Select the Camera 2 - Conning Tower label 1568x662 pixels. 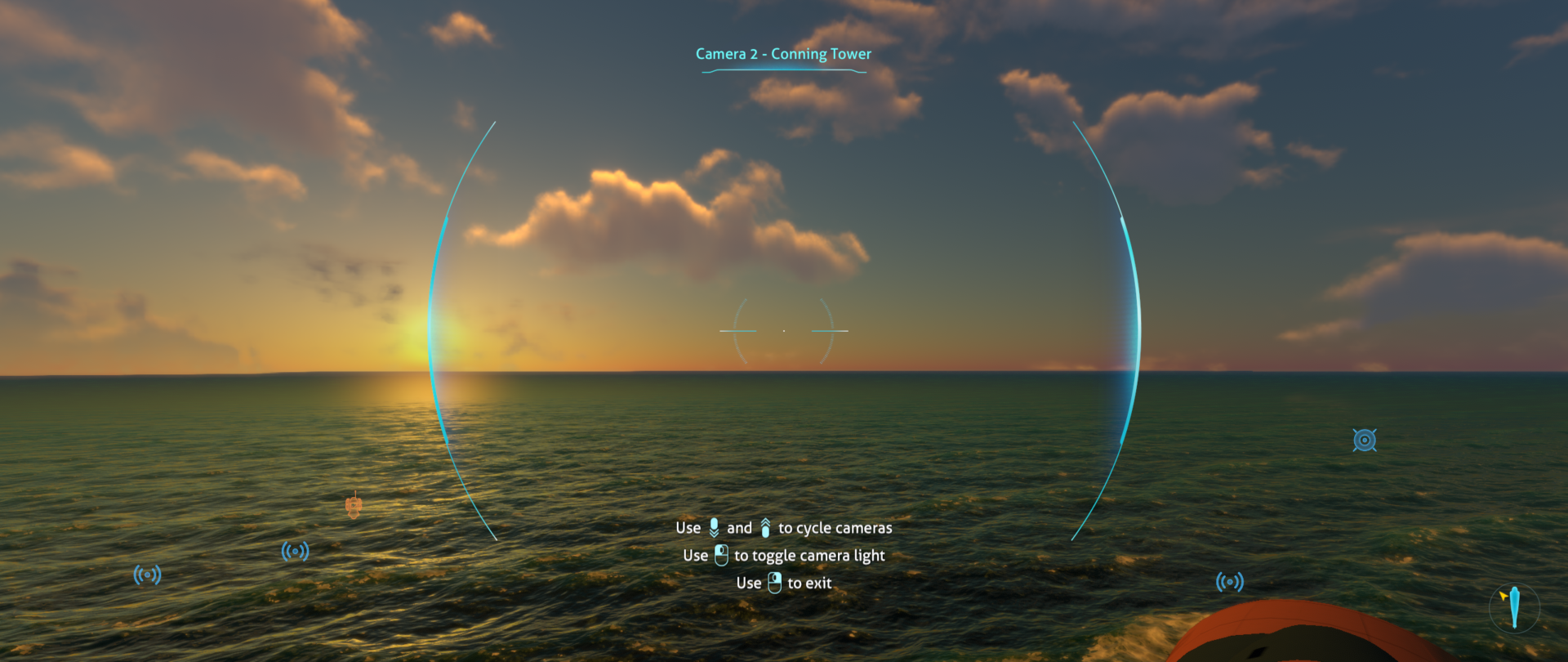[x=783, y=53]
